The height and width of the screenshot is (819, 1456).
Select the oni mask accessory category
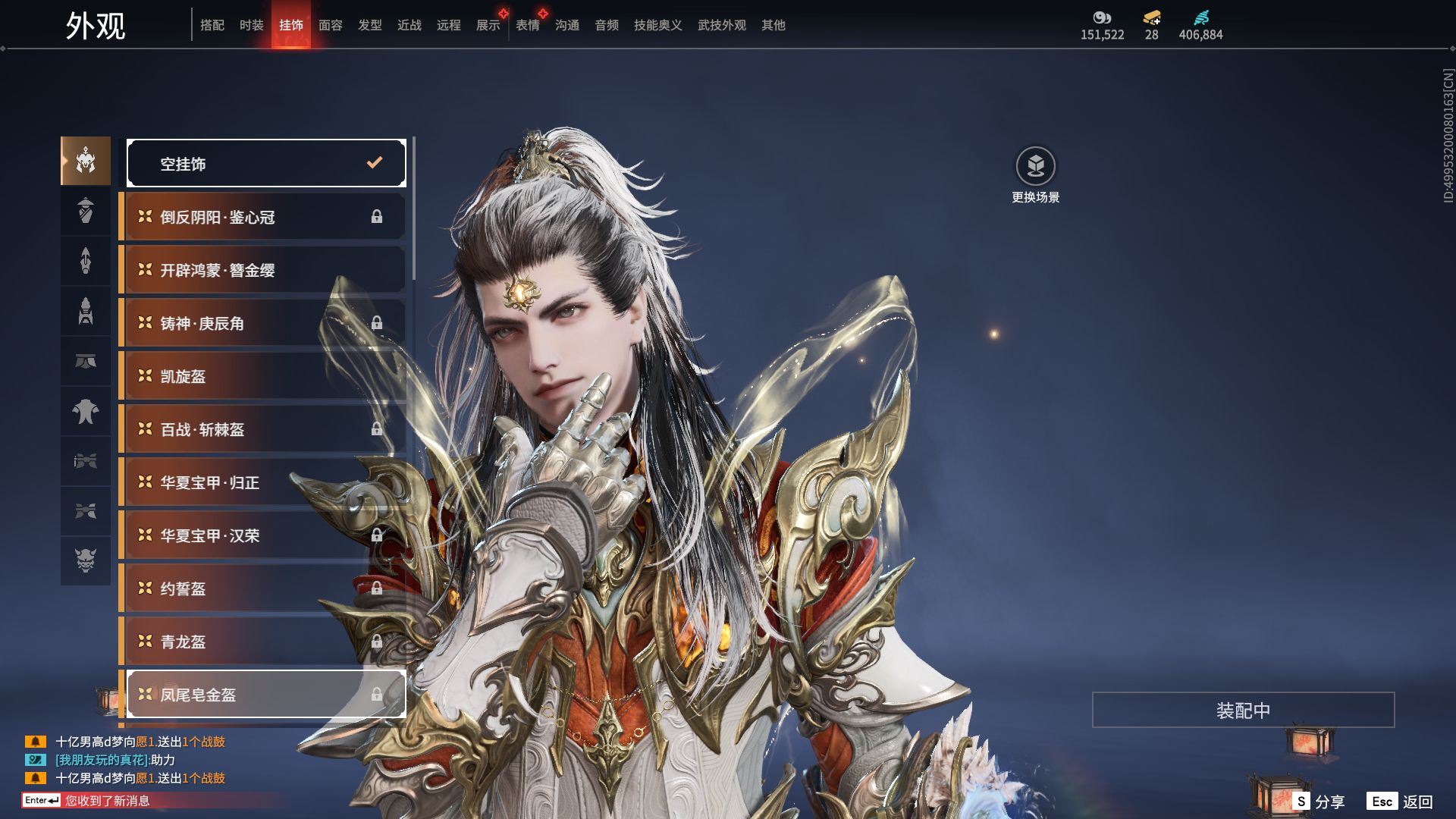(x=86, y=560)
